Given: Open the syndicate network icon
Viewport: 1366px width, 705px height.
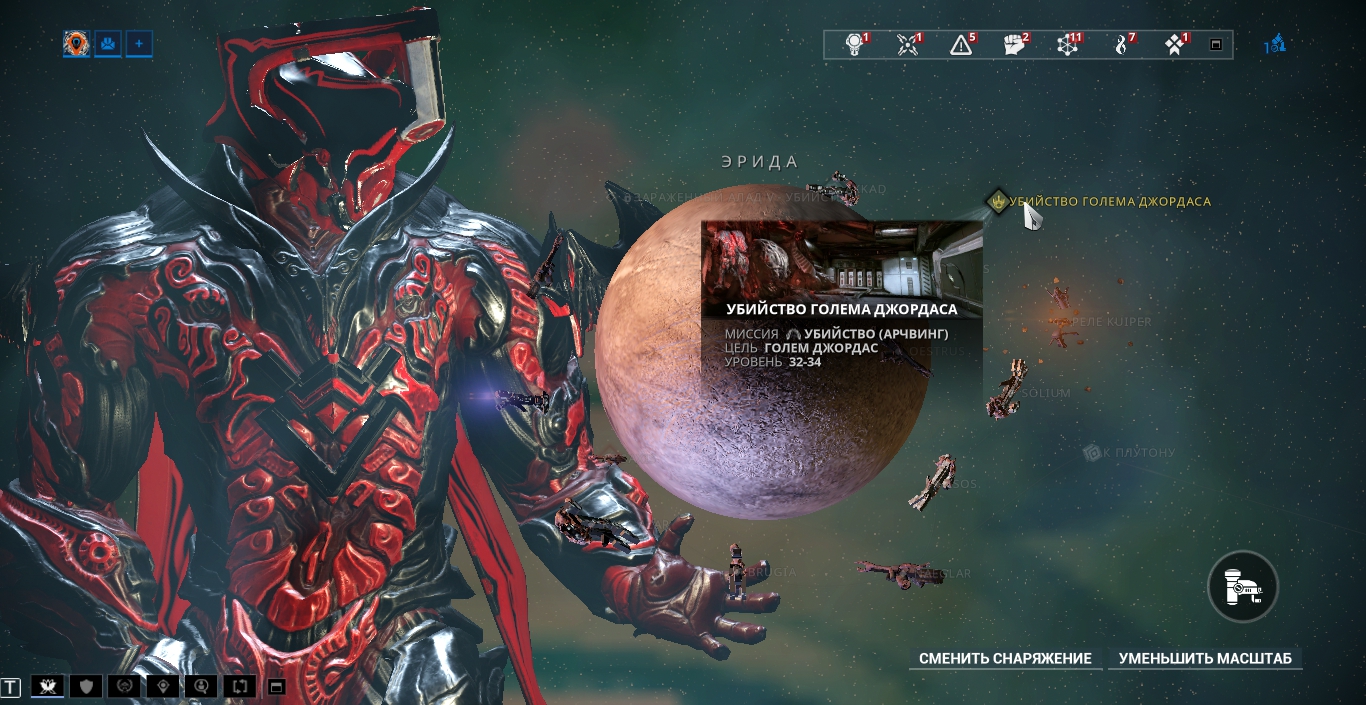Looking at the screenshot, I should pos(1068,44).
